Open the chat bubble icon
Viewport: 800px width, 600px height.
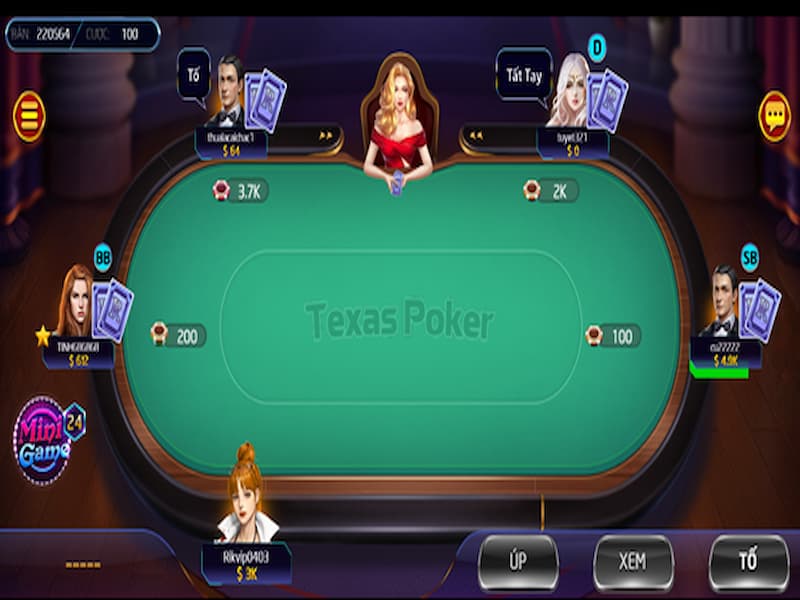[774, 116]
